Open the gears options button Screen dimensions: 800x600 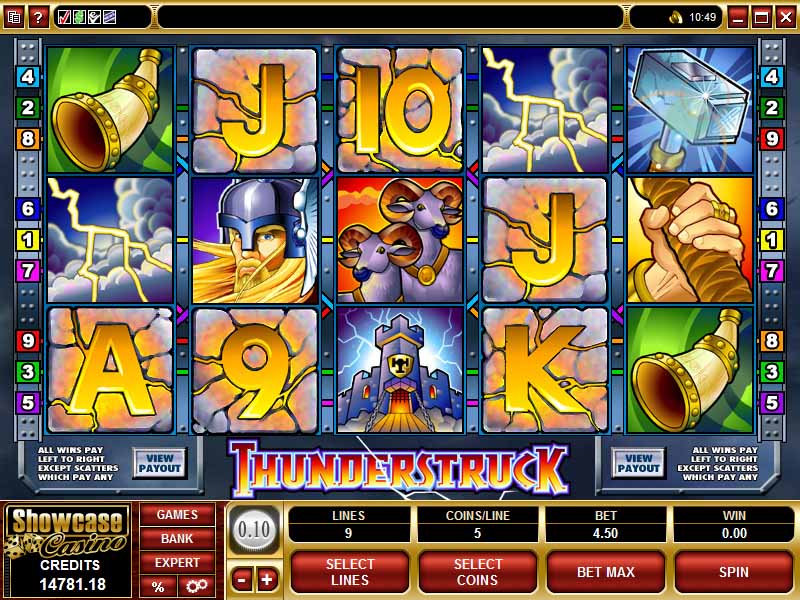(195, 587)
